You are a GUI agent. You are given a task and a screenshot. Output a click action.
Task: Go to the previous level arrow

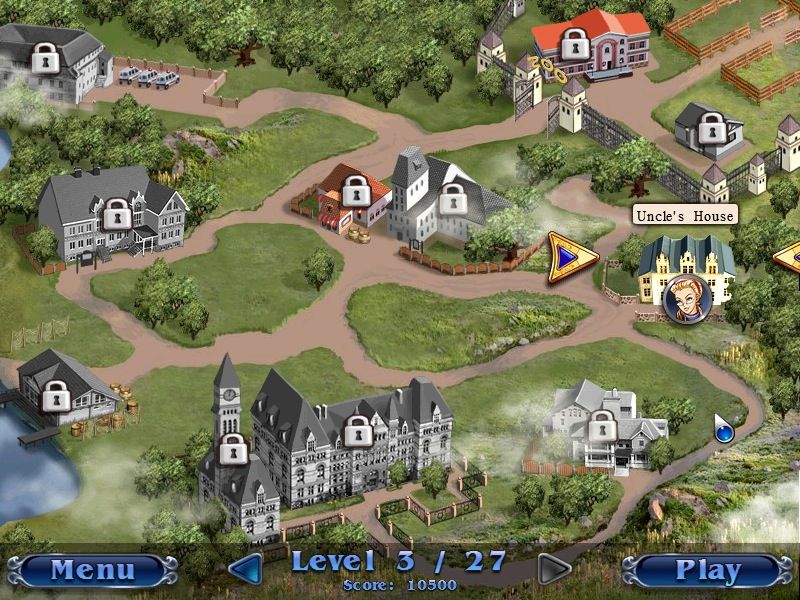246,569
